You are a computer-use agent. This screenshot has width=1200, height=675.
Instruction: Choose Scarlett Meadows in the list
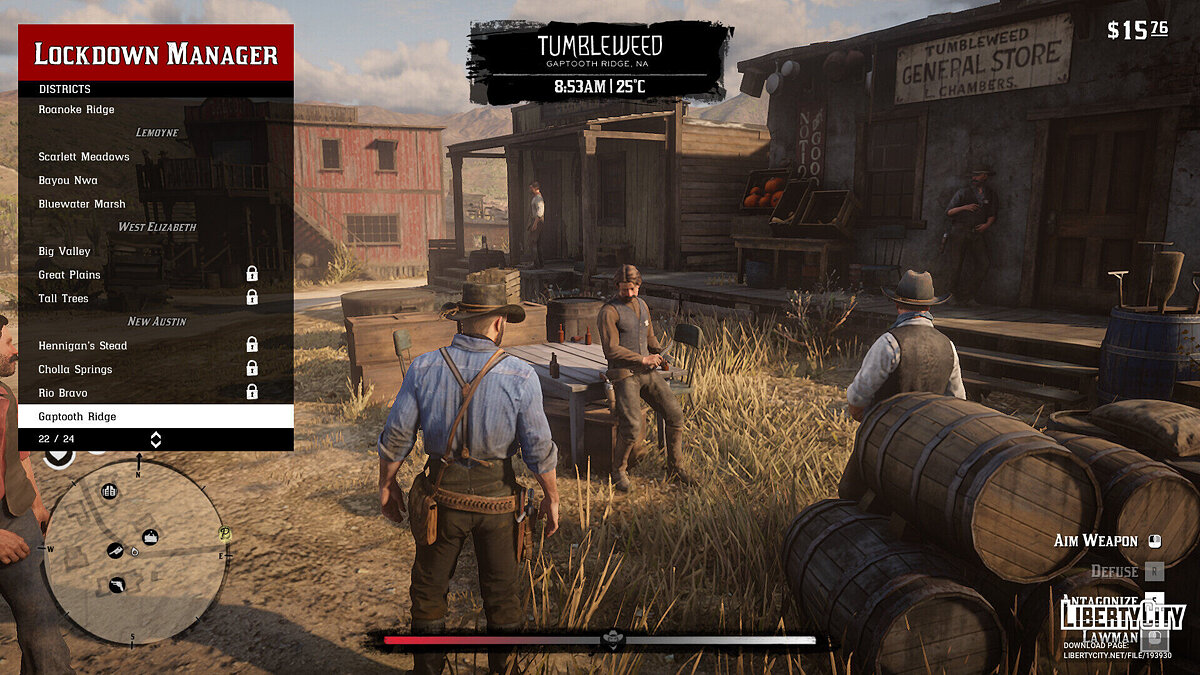click(x=84, y=157)
